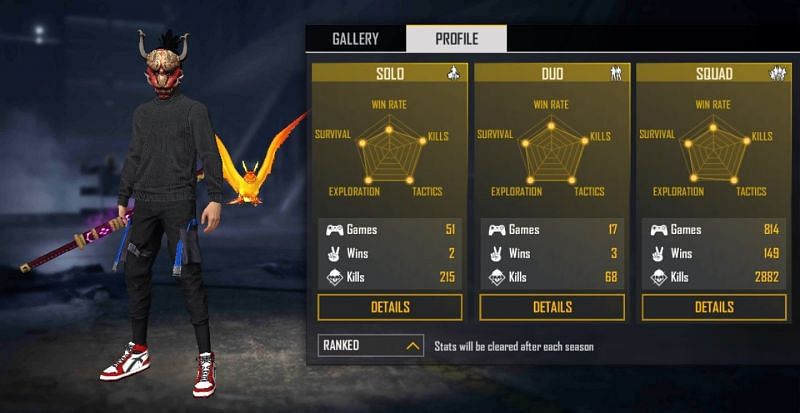Open the Ranked mode dropdown

(x=370, y=346)
